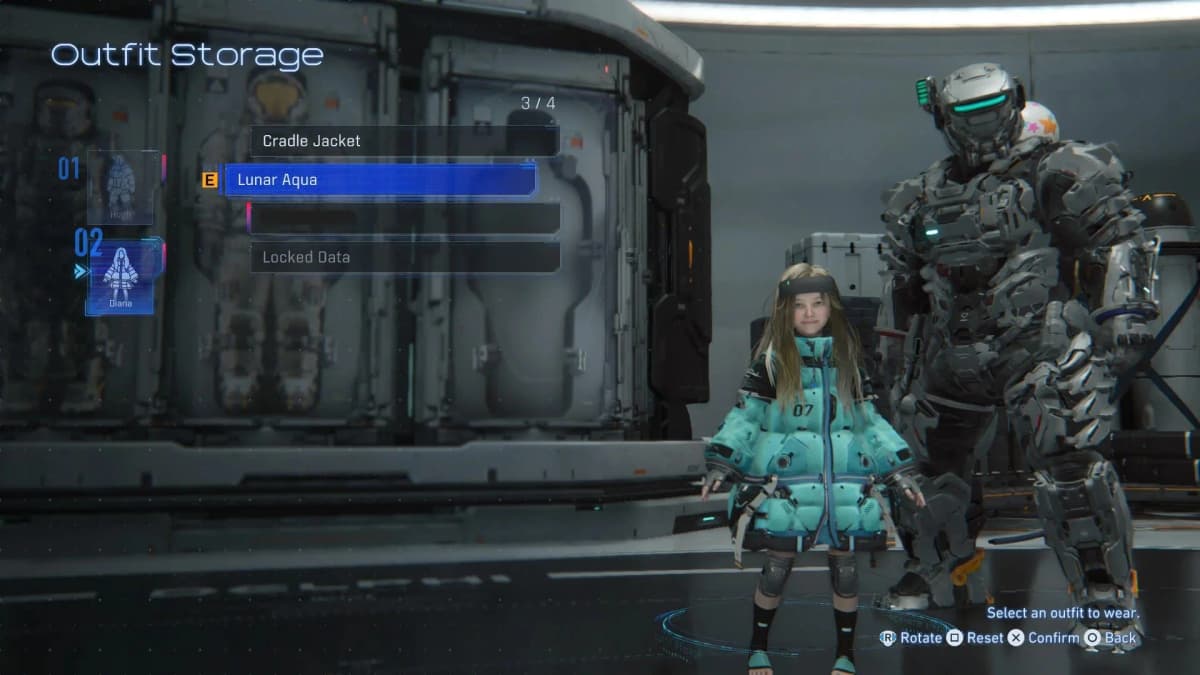Choose the Lunar Aqua outfit entry
This screenshot has width=1200, height=675.
[380, 180]
